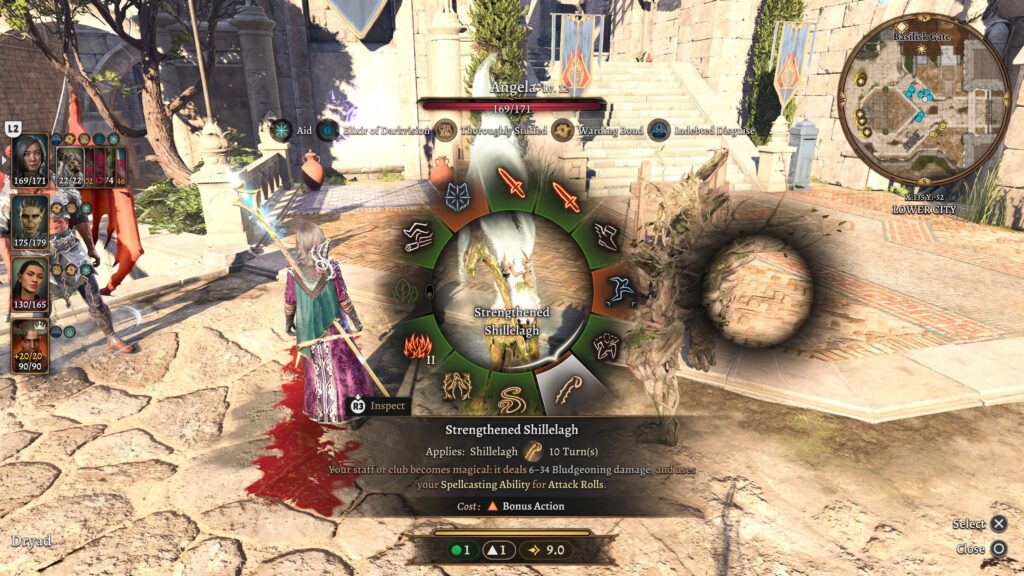This screenshot has width=1024, height=576.
Task: Select the coiled snake spell in radial
Action: coord(510,396)
